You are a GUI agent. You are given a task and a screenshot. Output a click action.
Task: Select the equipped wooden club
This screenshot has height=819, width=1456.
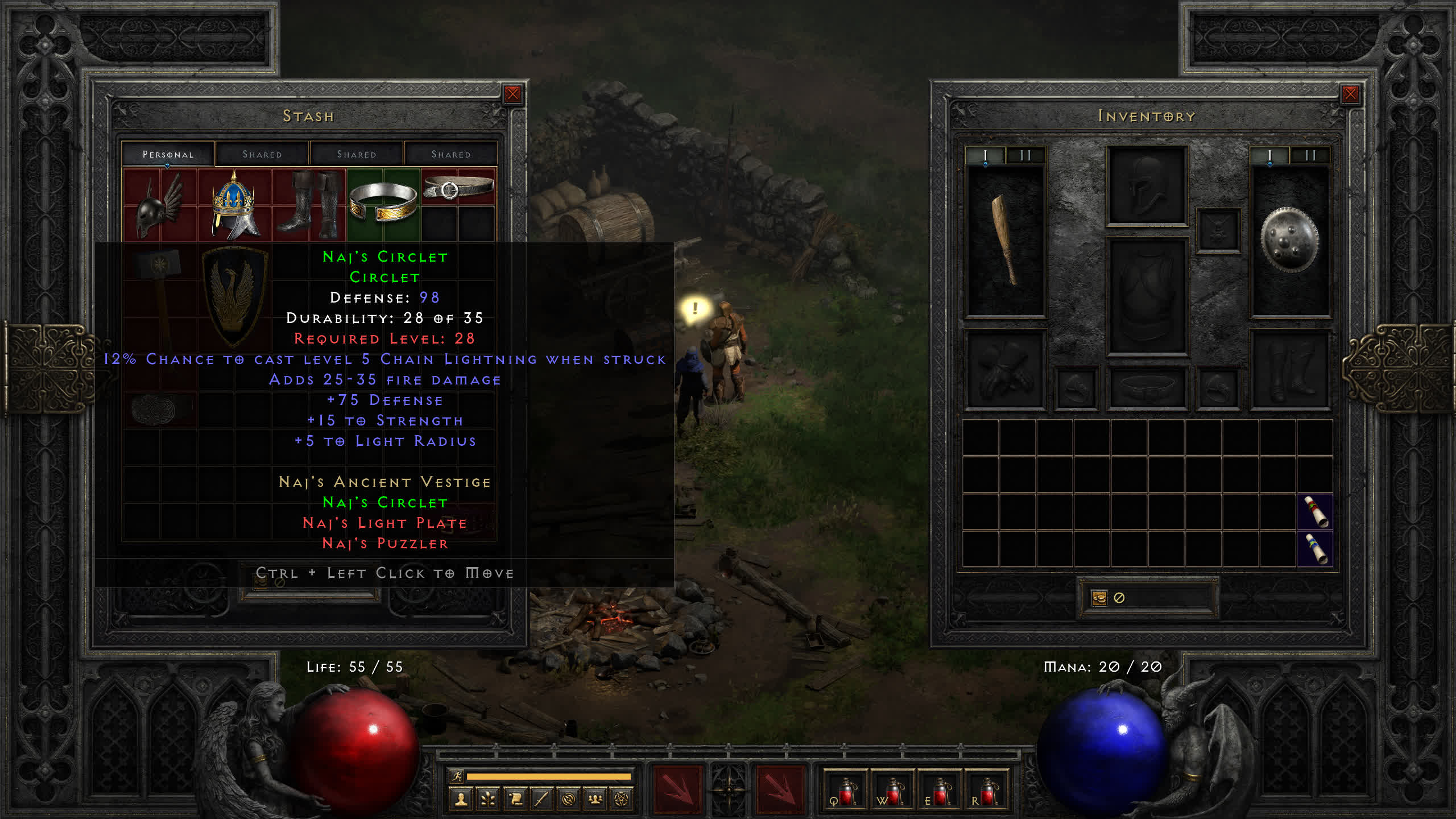coord(1005,240)
